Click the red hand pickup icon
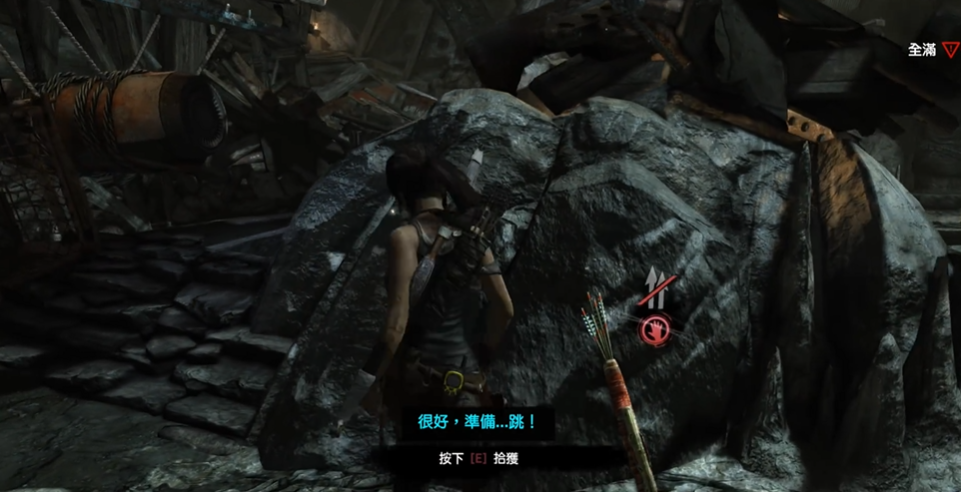This screenshot has width=961, height=492. pyautogui.click(x=655, y=327)
